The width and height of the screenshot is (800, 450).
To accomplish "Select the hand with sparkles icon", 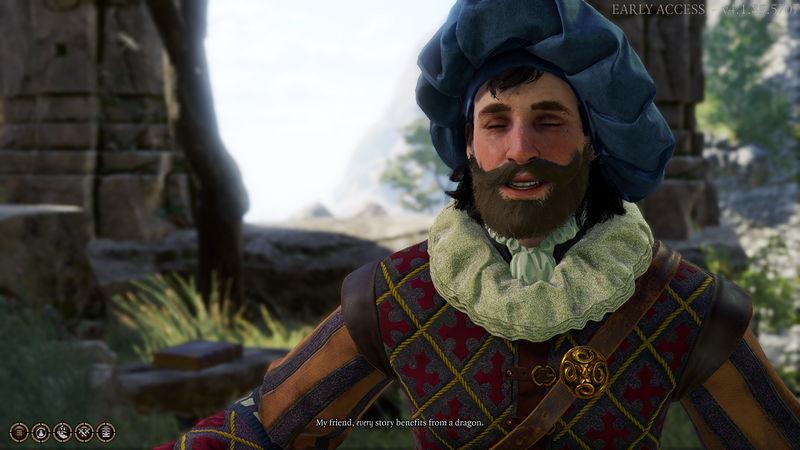I will point(62,432).
